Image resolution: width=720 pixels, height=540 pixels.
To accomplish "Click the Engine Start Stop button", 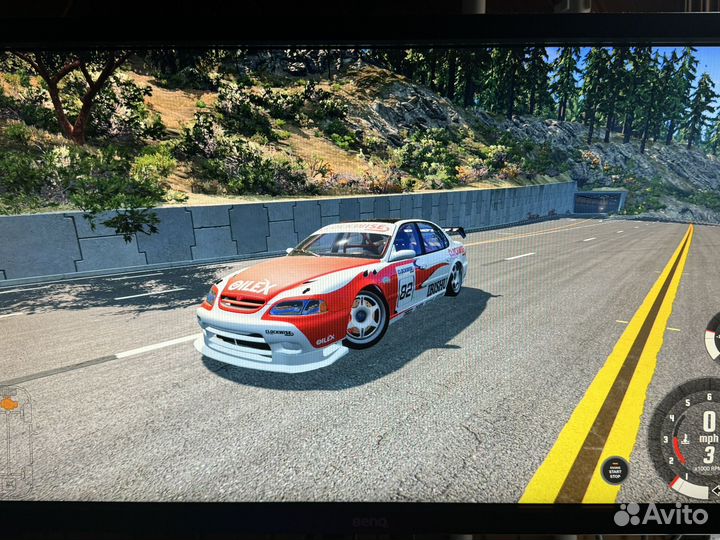I will coord(613,470).
